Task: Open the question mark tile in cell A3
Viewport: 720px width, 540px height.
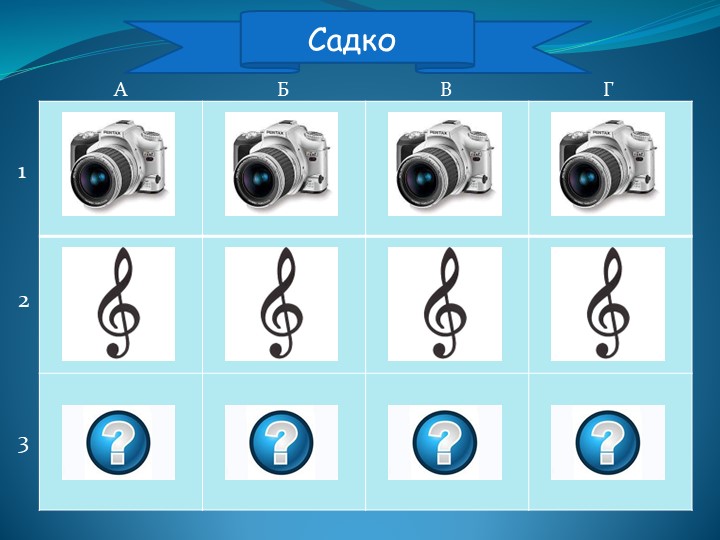Action: (x=118, y=443)
